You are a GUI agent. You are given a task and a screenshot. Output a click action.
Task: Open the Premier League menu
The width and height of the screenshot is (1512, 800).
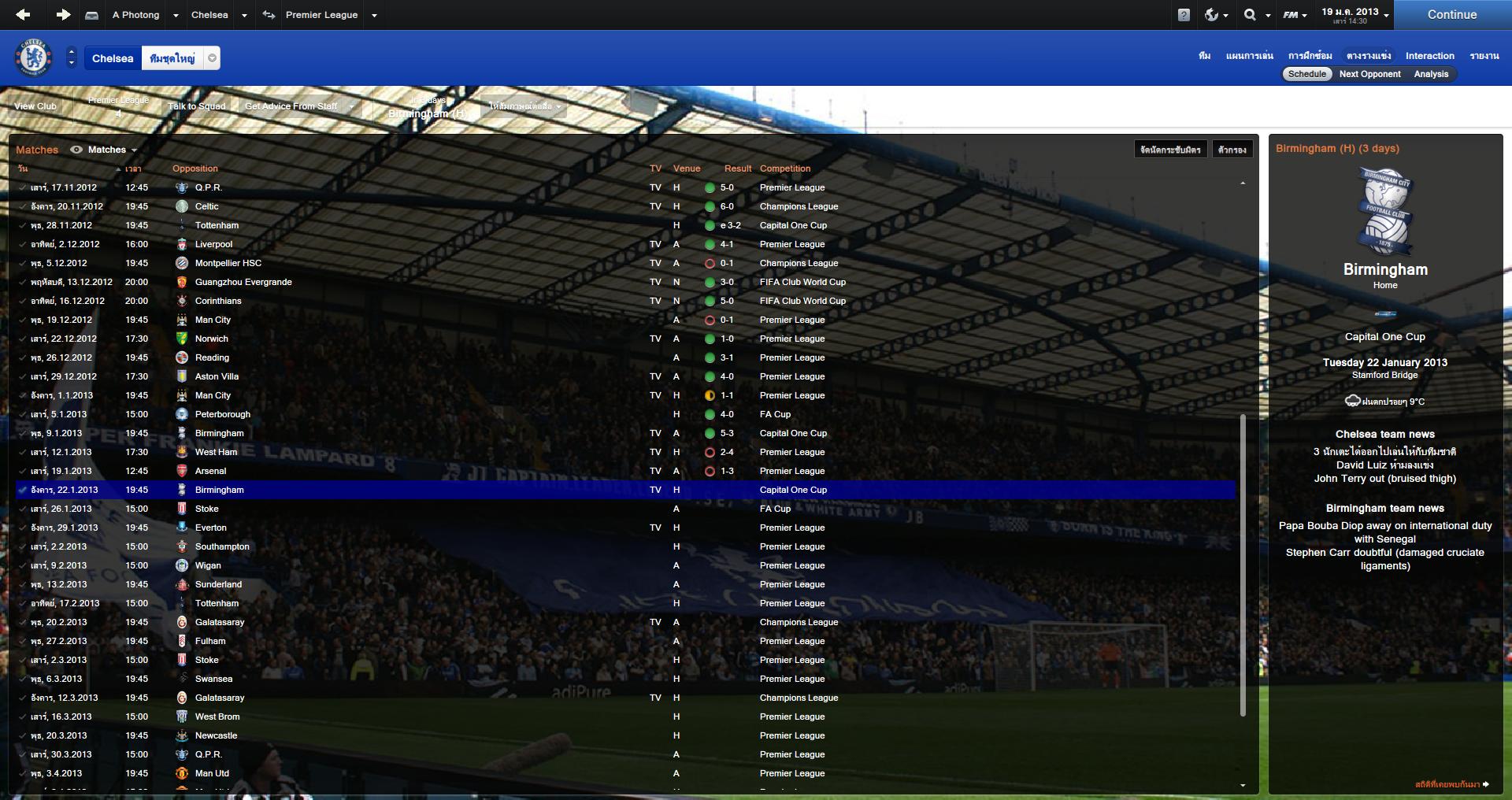coord(321,15)
